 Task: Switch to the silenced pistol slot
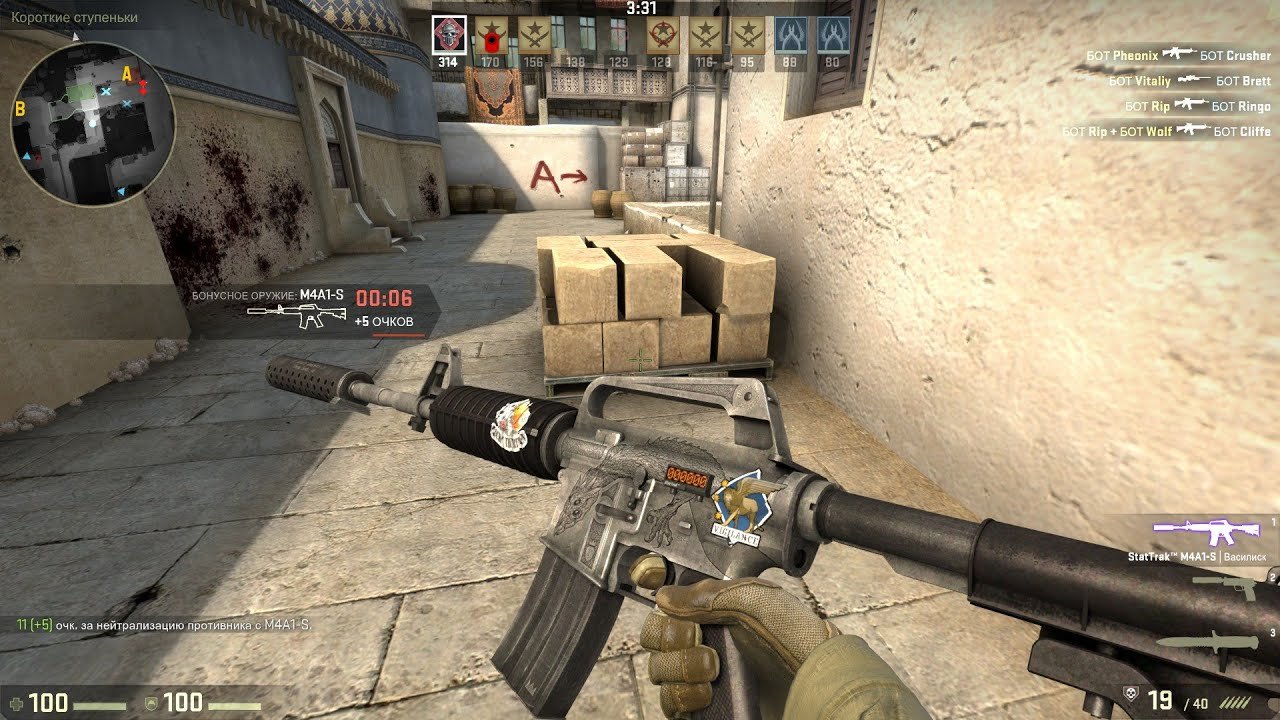click(1223, 587)
